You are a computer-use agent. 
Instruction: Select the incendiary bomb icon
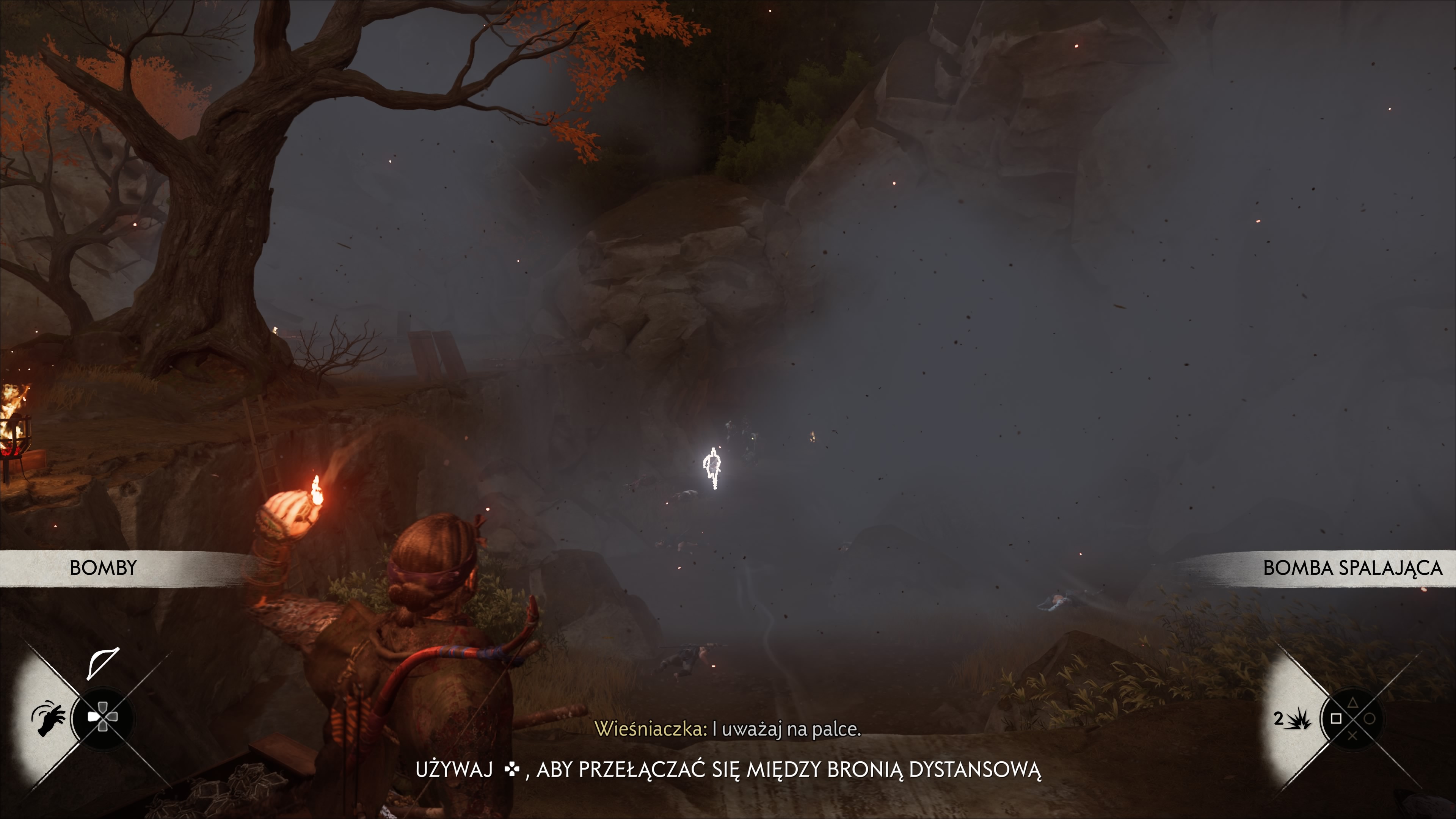coord(1300,719)
